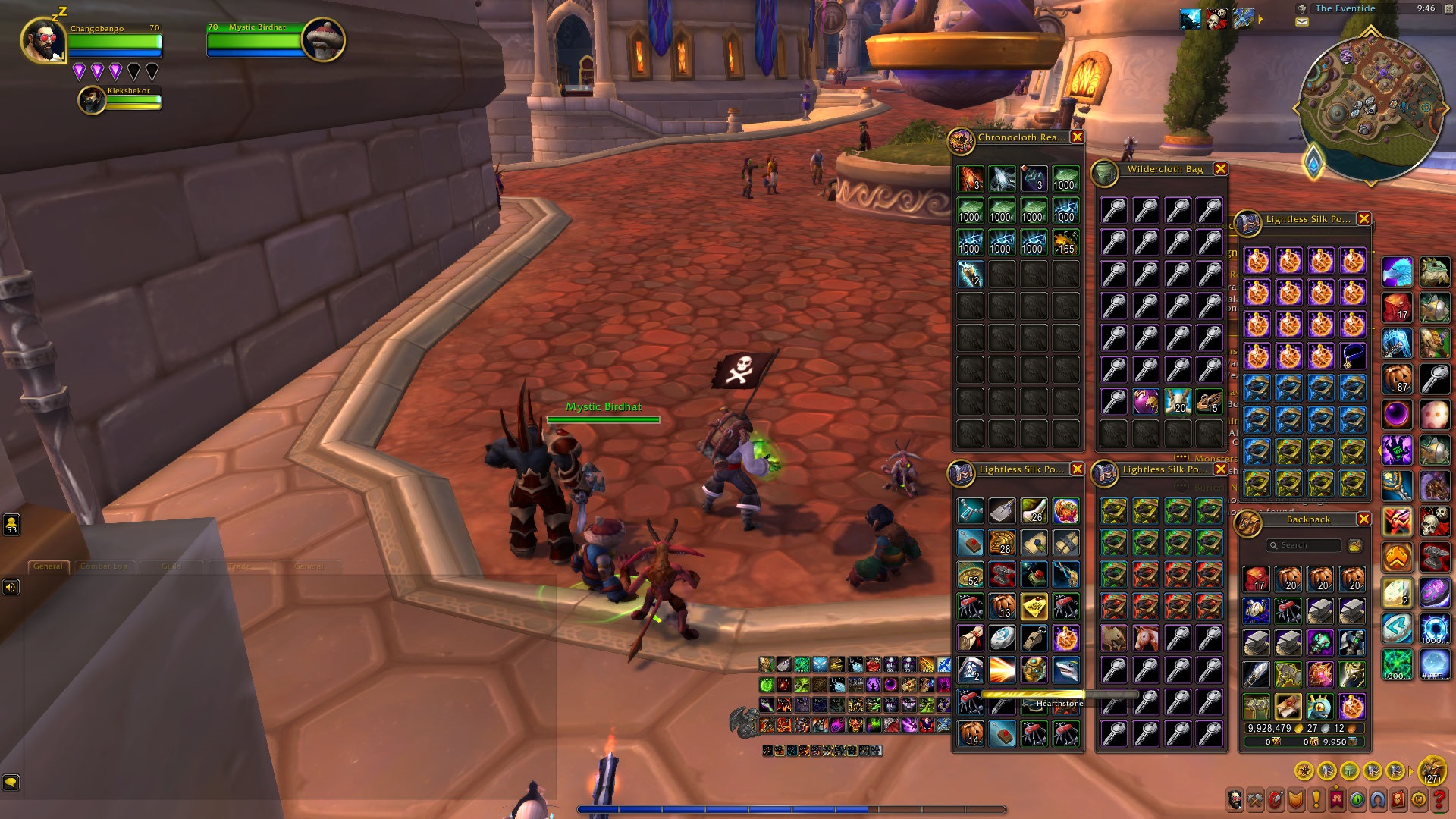Screen dimensions: 1456x819
Task: Pick the bag item stacked to 52
Action: click(x=971, y=575)
